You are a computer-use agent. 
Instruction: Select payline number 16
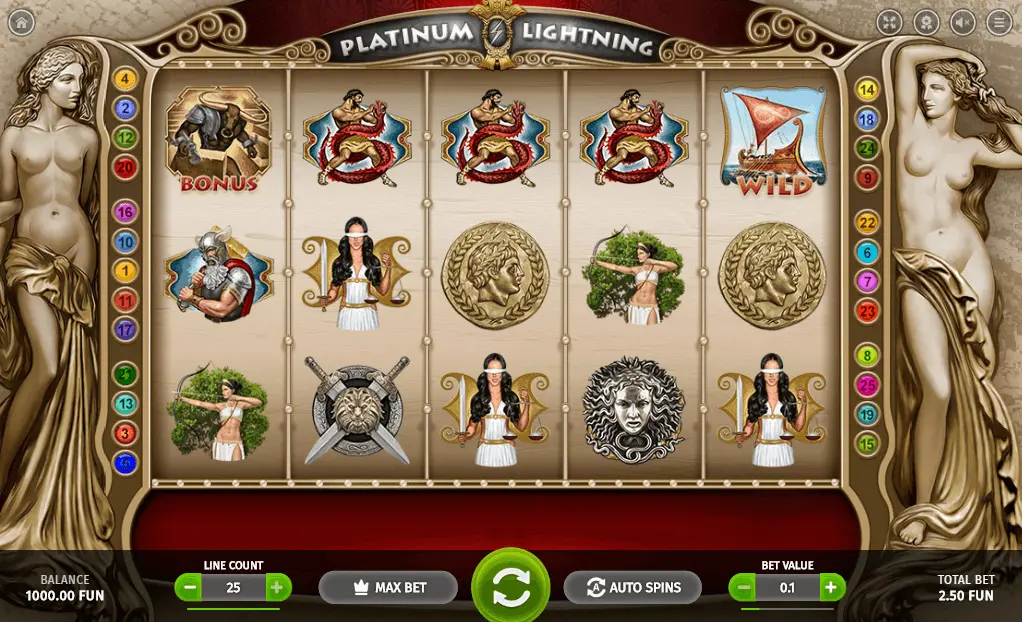pyautogui.click(x=126, y=212)
